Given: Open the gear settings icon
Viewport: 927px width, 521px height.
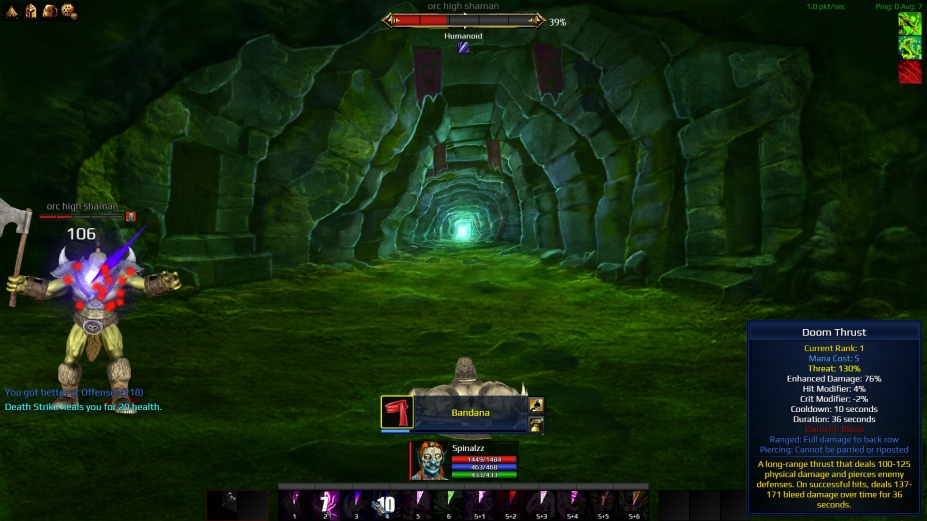Looking at the screenshot, I should 68,11.
